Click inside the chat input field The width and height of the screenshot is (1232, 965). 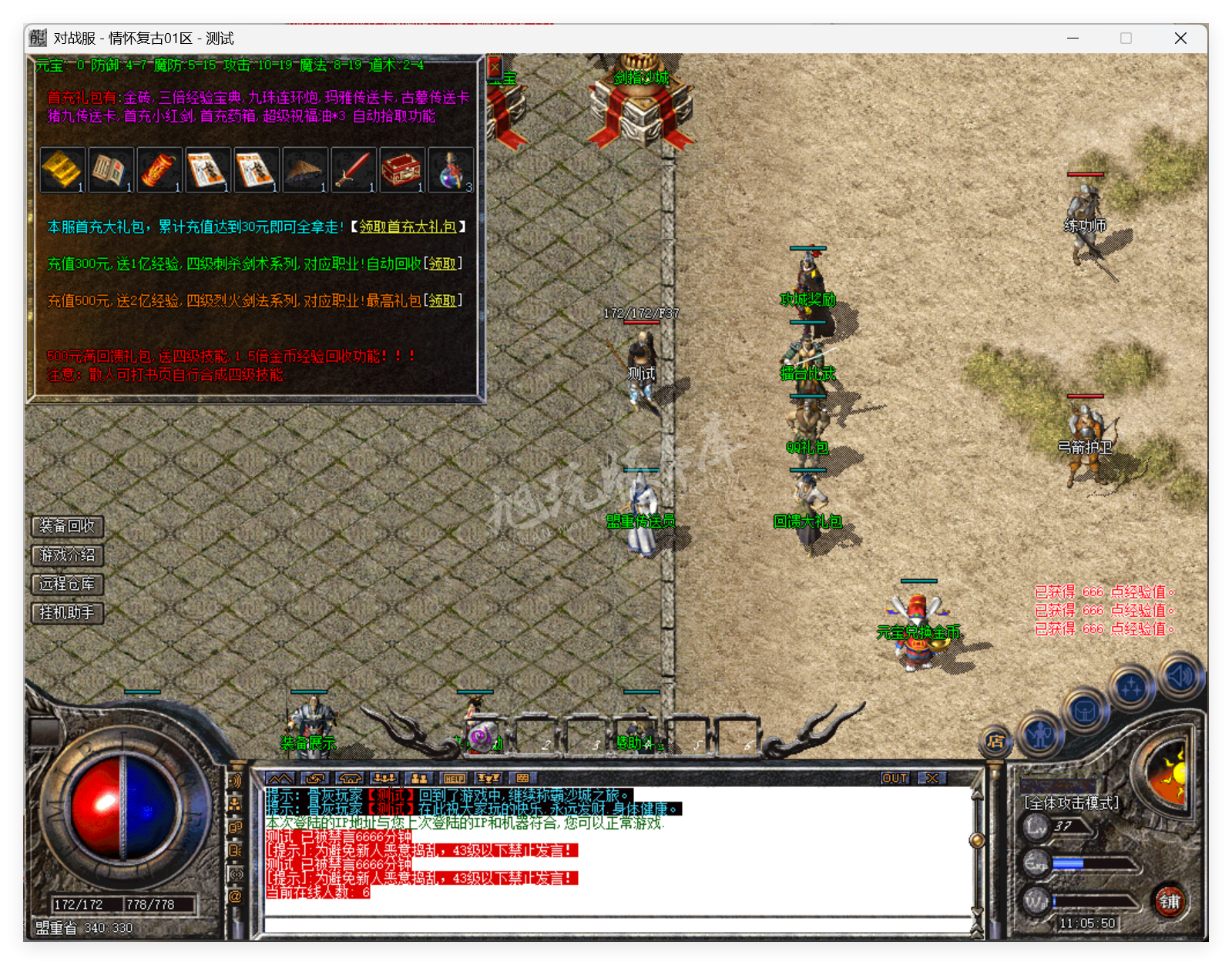616,924
